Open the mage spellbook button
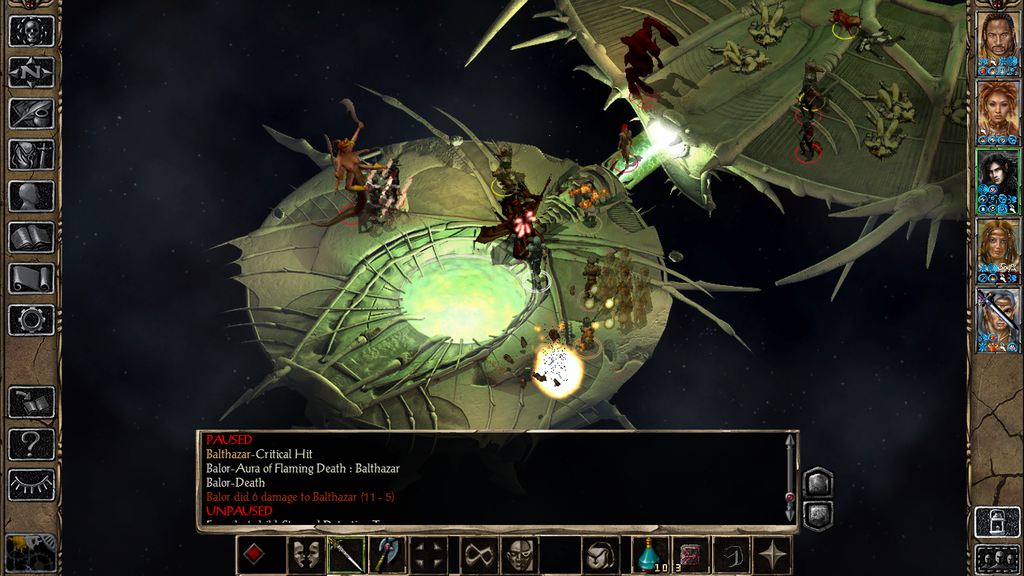Image resolution: width=1024 pixels, height=576 pixels. [31, 237]
